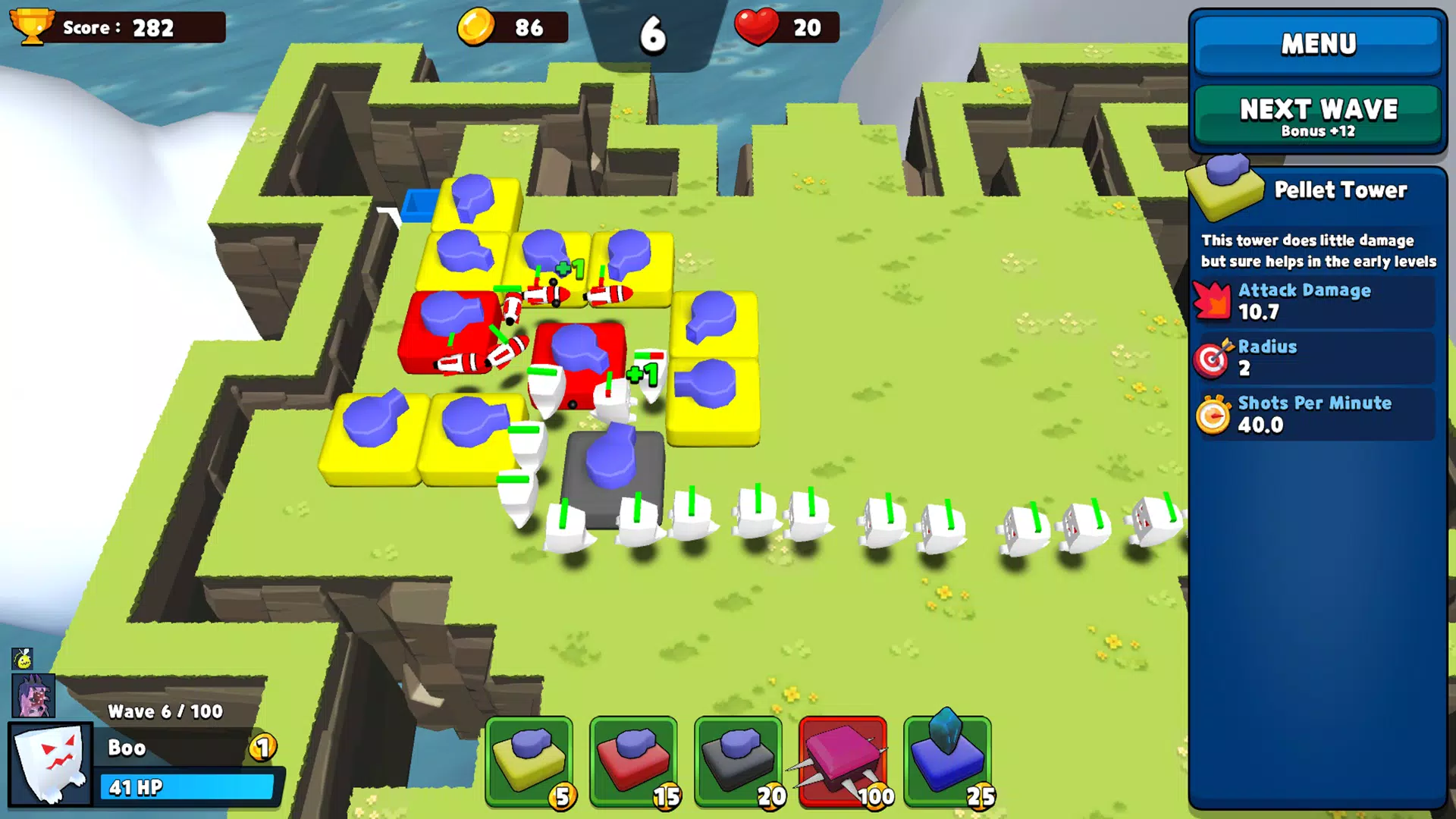Select the yellow Pellet Tower costing 5
1456x819 pixels.
click(531, 762)
